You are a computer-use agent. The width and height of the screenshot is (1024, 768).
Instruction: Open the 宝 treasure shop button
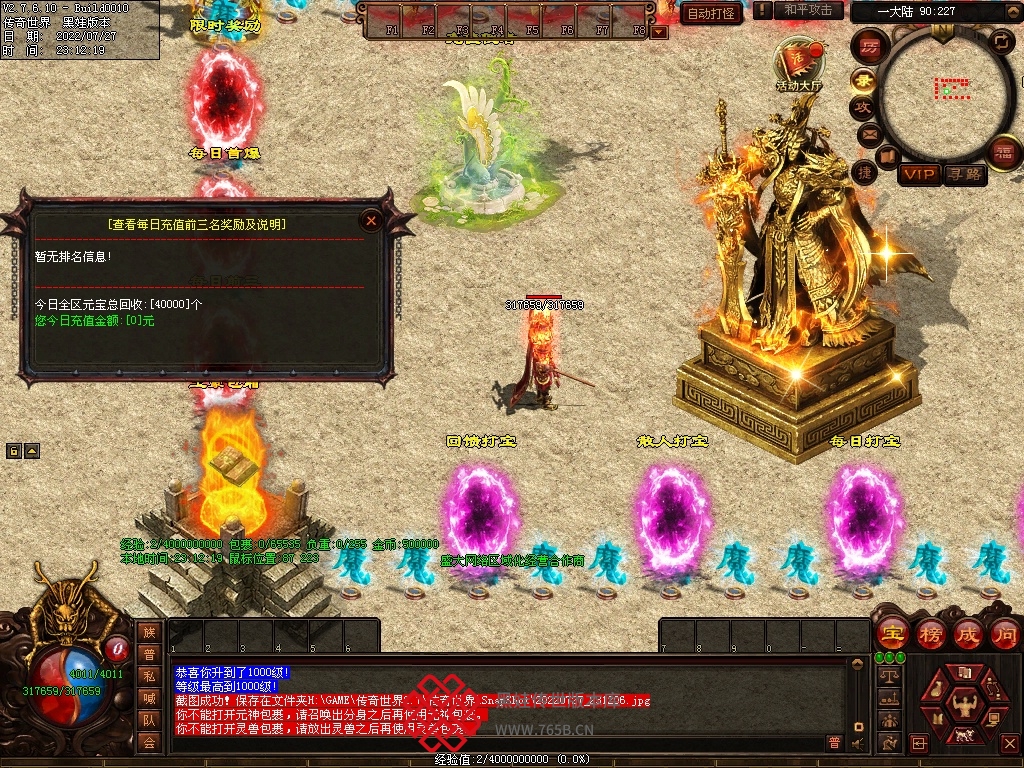(891, 634)
